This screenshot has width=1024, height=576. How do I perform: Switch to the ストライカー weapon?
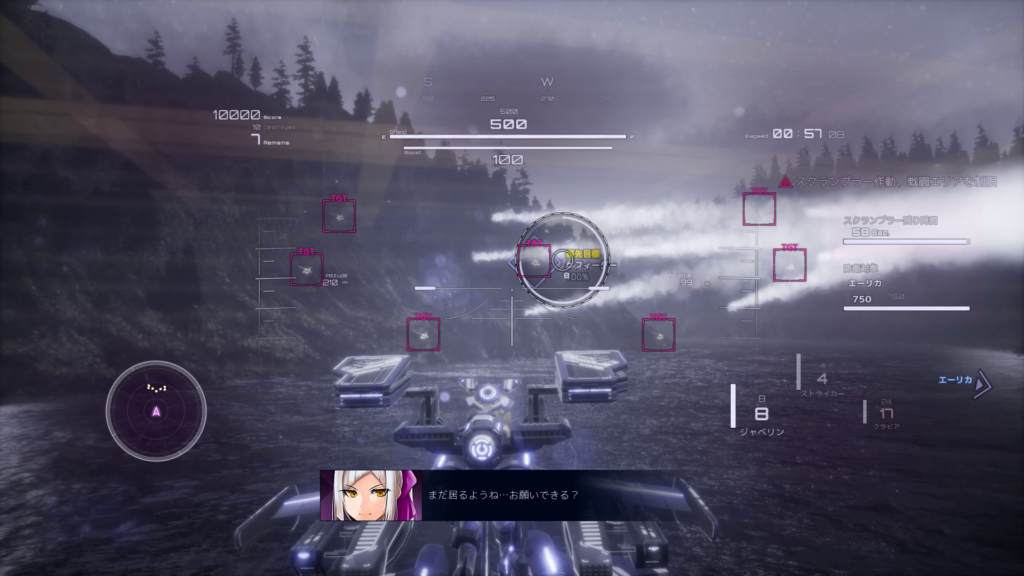[822, 381]
